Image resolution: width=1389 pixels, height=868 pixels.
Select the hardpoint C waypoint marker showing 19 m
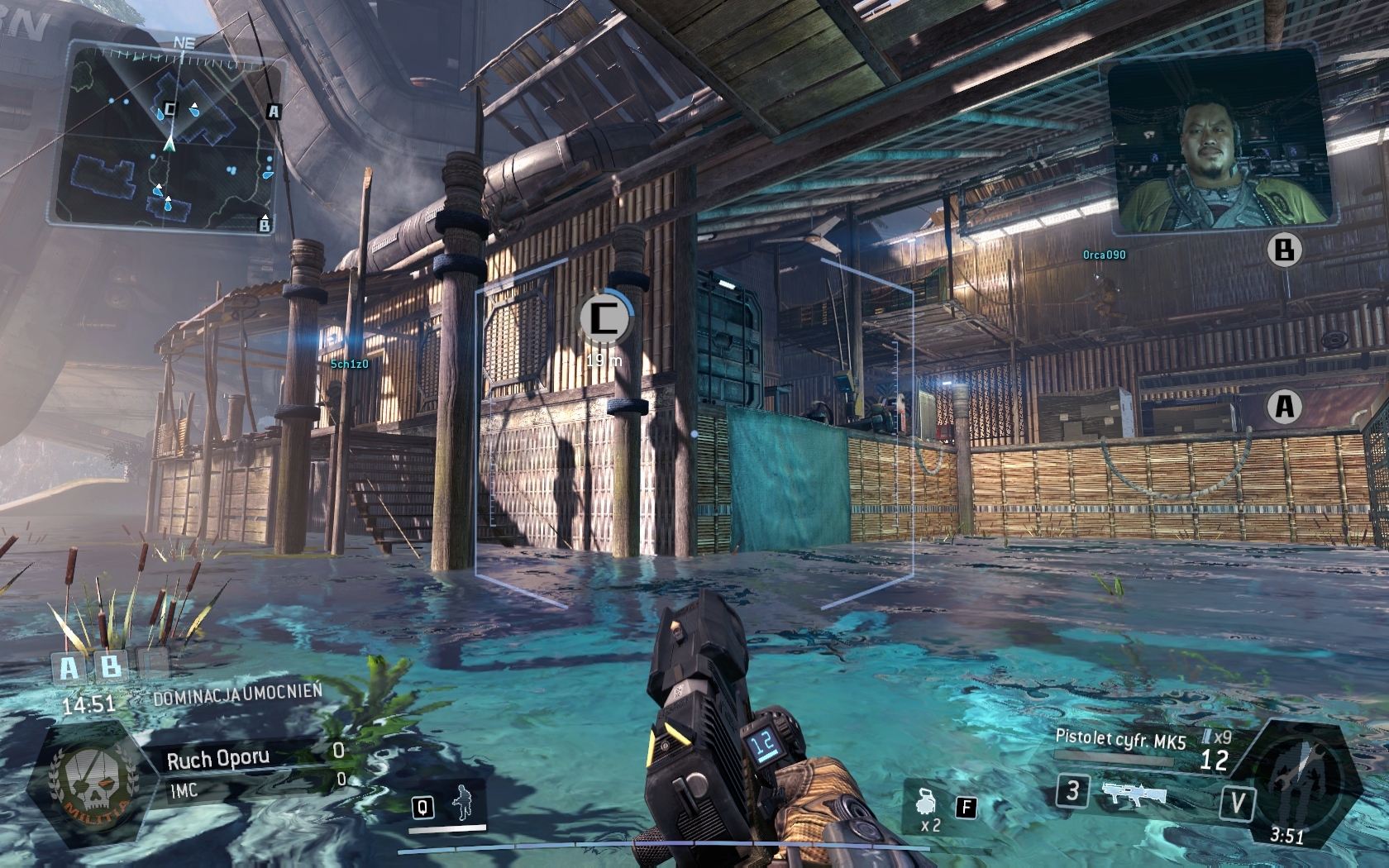point(604,317)
